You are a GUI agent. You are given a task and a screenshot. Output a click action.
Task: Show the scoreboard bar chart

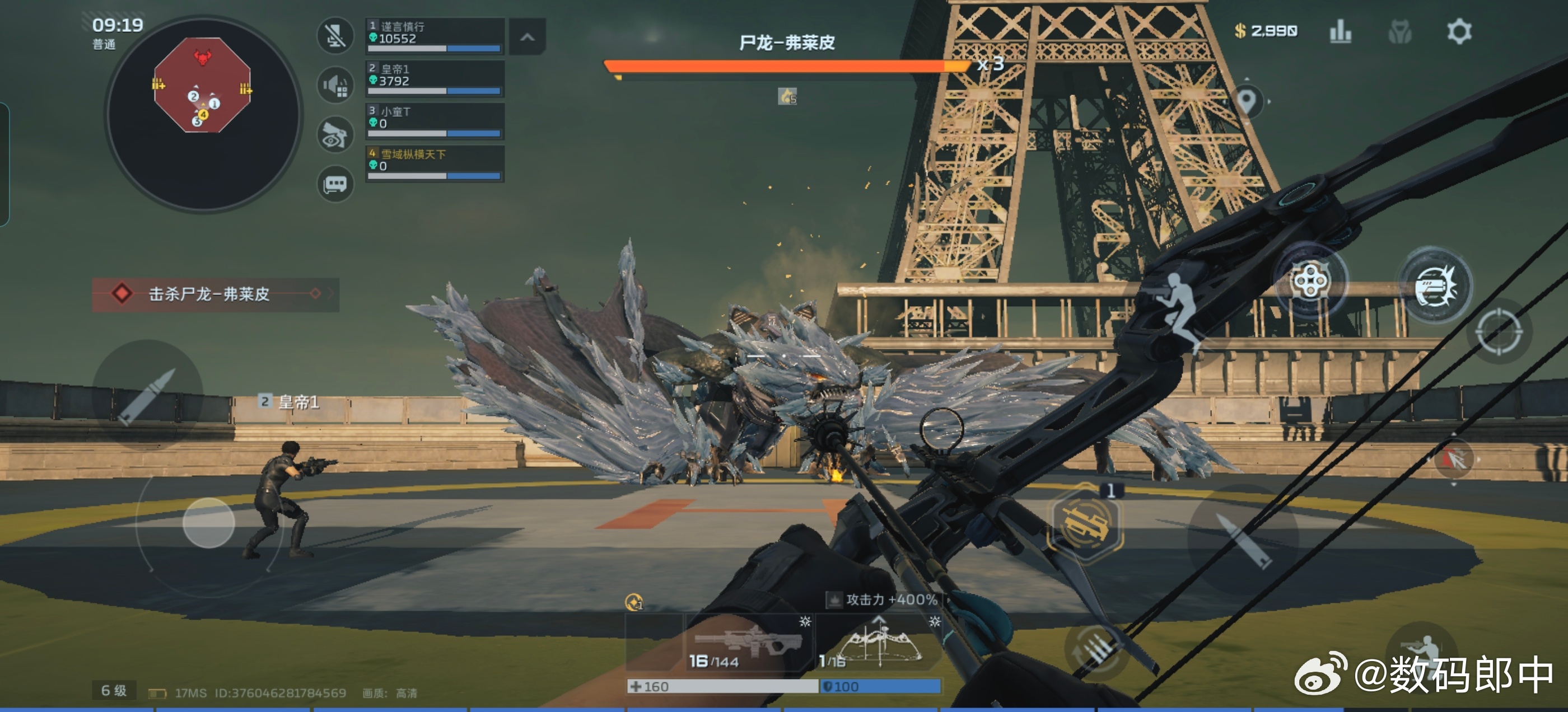click(1340, 32)
